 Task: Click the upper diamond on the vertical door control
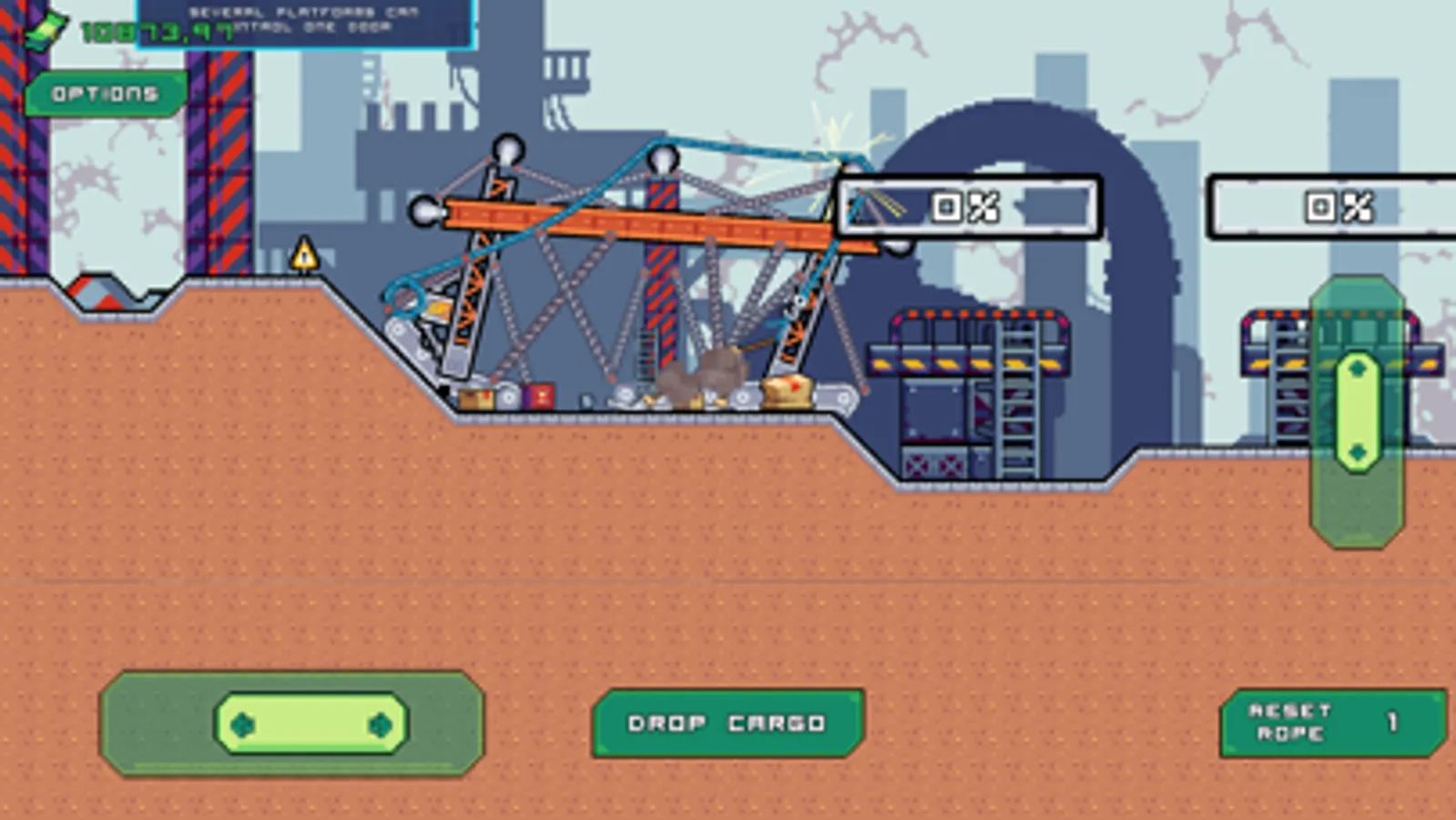pyautogui.click(x=1358, y=368)
